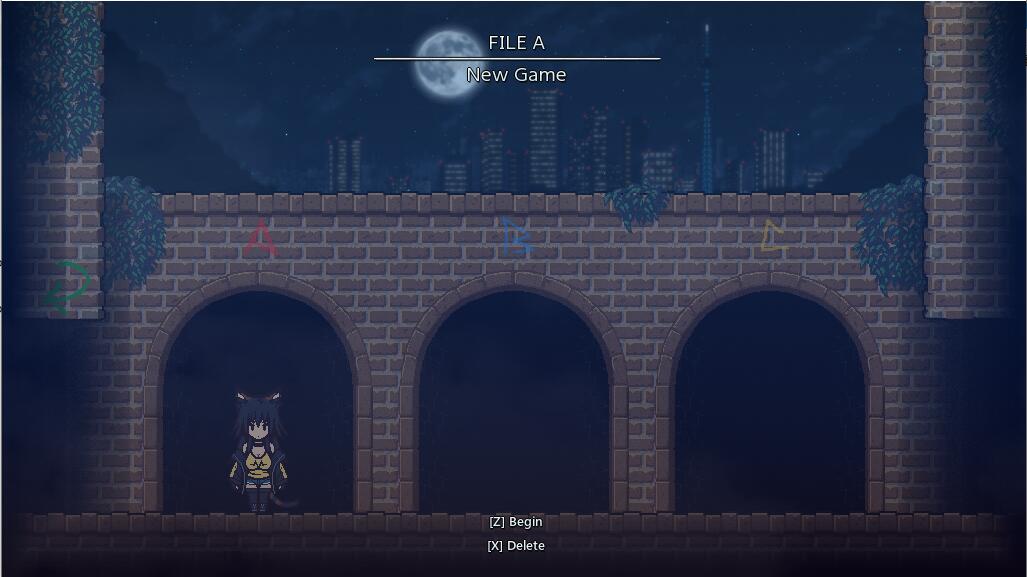This screenshot has width=1027, height=577.
Task: Select the red letter A save file
Action: [x=260, y=238]
